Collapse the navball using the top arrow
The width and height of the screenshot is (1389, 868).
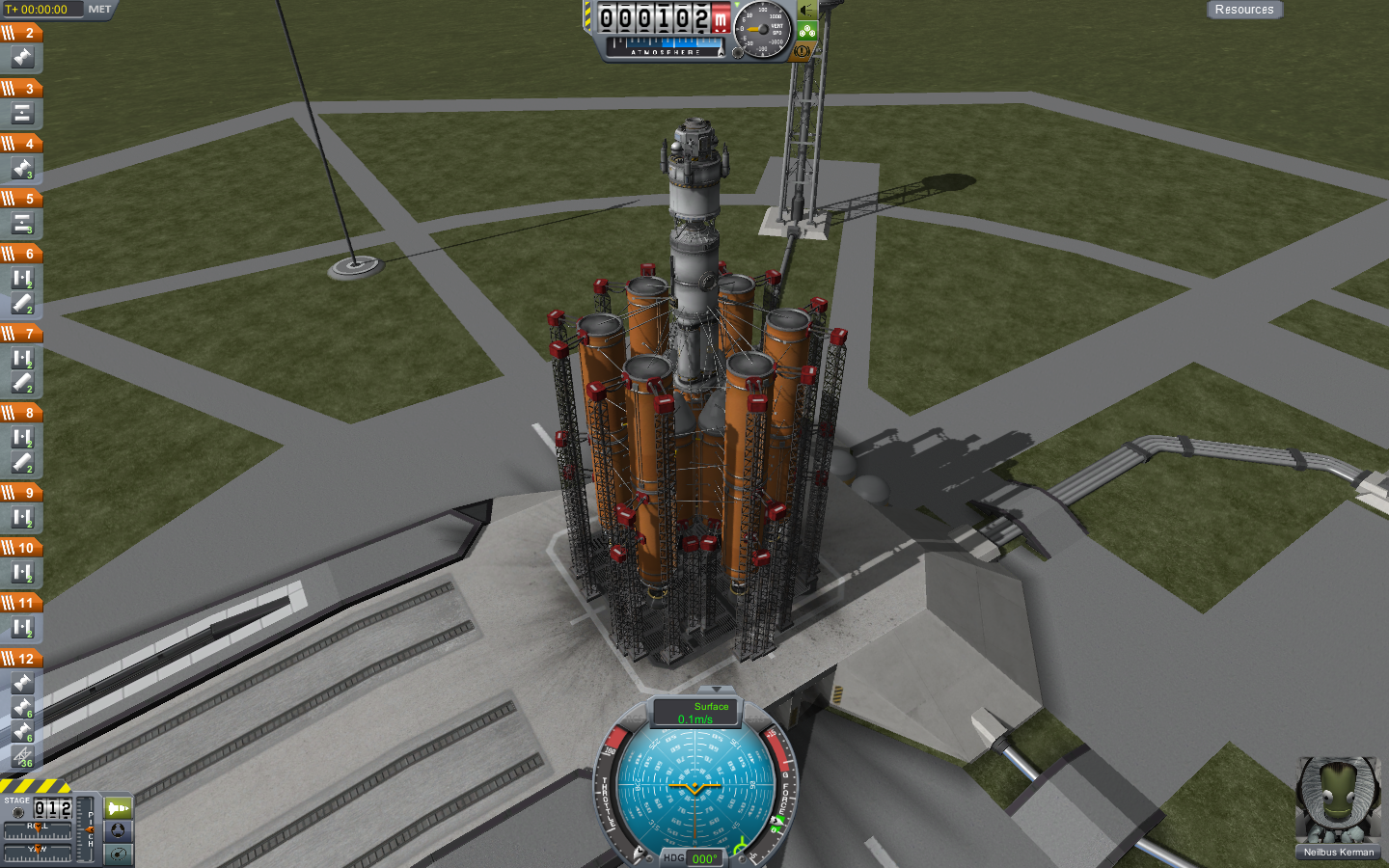[716, 690]
